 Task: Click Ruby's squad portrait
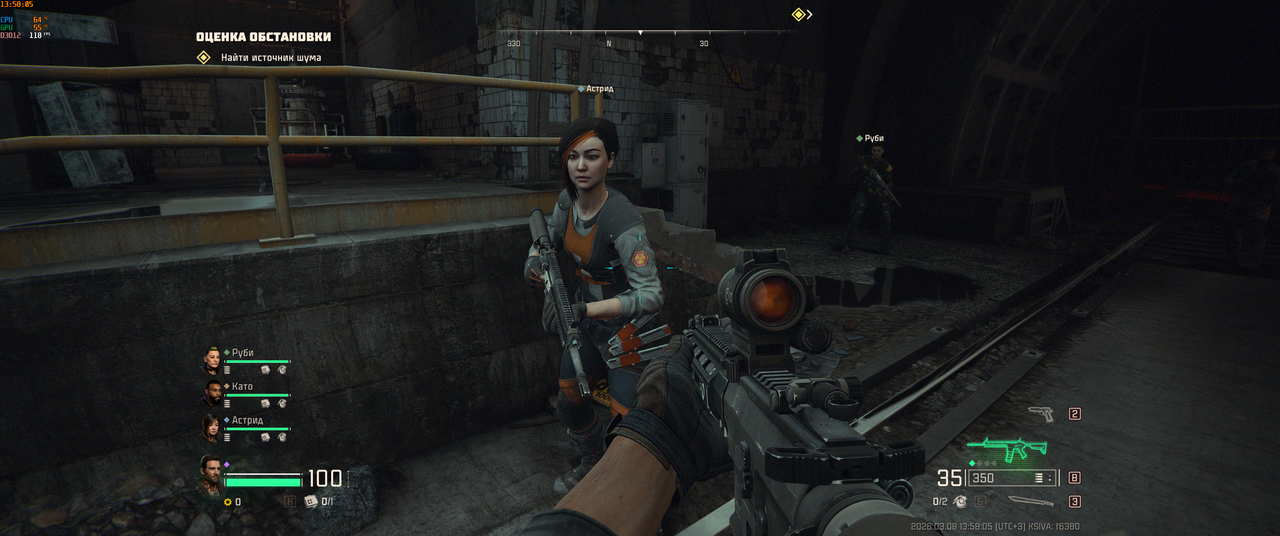pyautogui.click(x=212, y=360)
